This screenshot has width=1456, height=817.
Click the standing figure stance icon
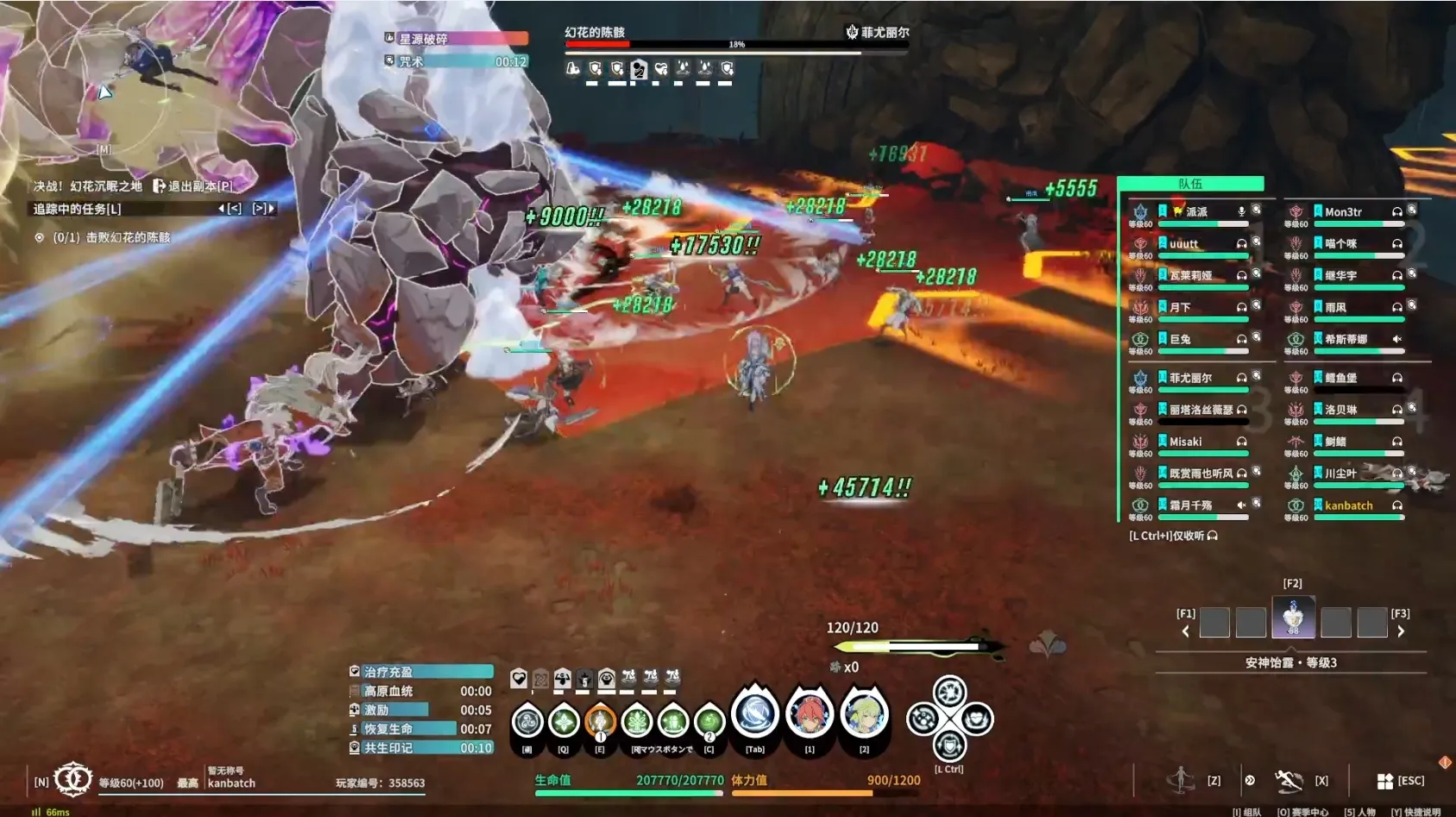pos(1180,780)
